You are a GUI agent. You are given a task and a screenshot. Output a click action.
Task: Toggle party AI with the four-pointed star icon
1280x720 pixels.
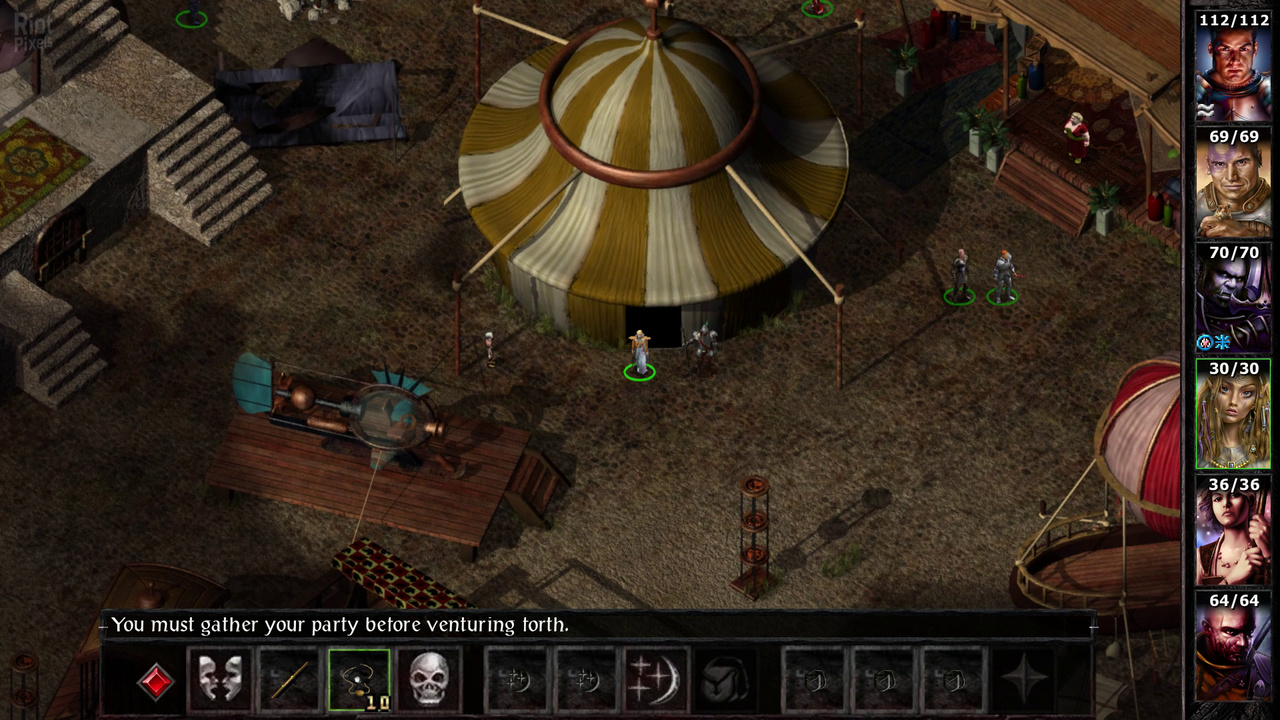[1025, 680]
